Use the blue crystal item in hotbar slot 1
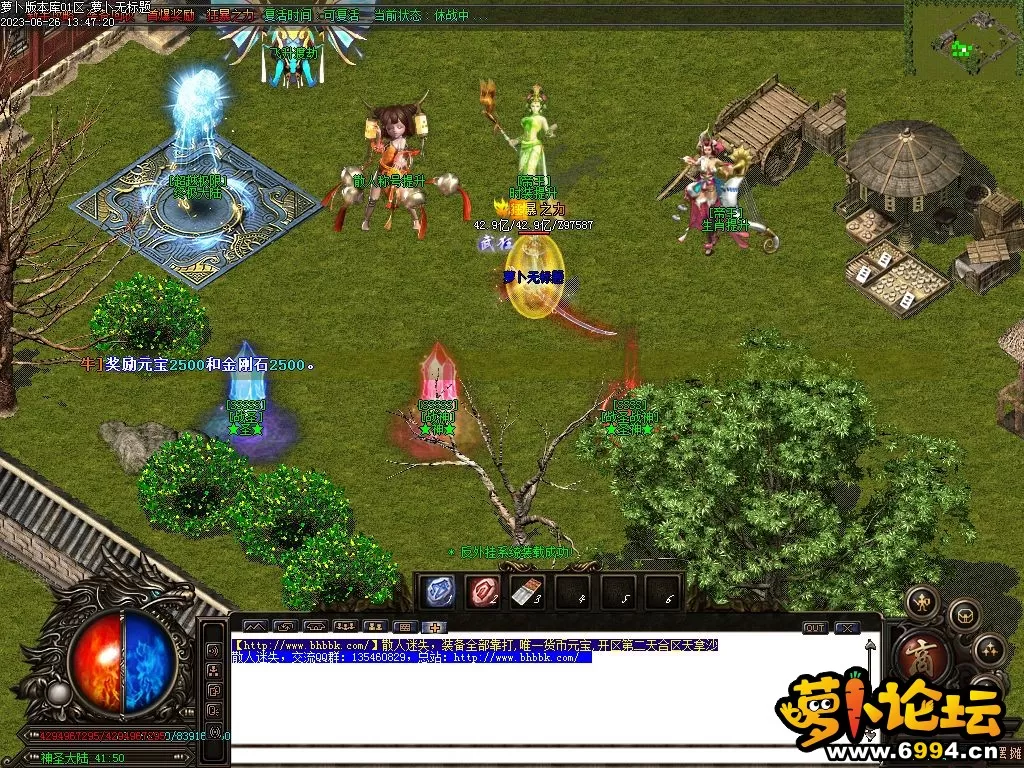The height and width of the screenshot is (768, 1024). point(436,591)
